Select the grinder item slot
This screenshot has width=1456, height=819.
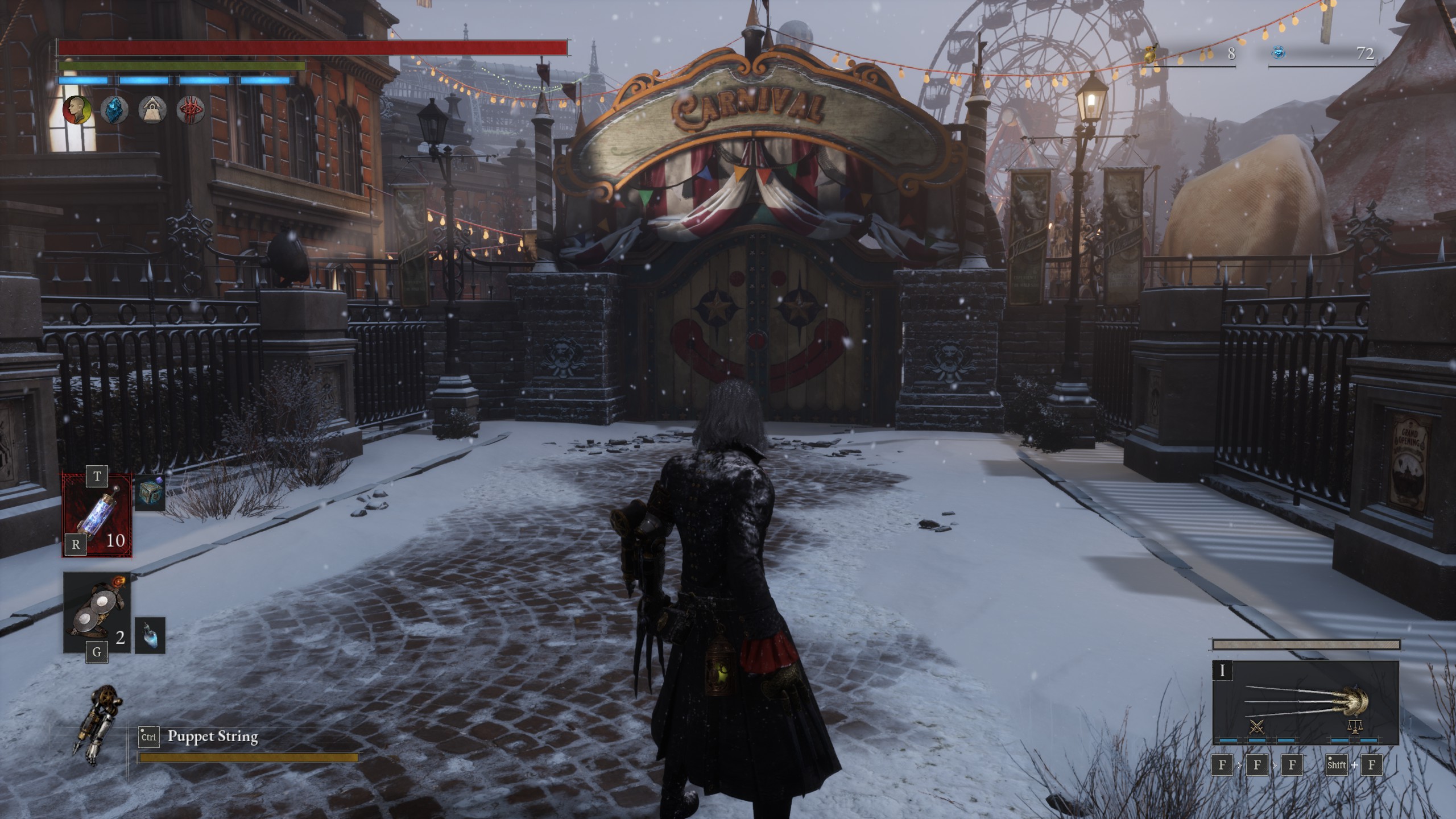pos(97,613)
